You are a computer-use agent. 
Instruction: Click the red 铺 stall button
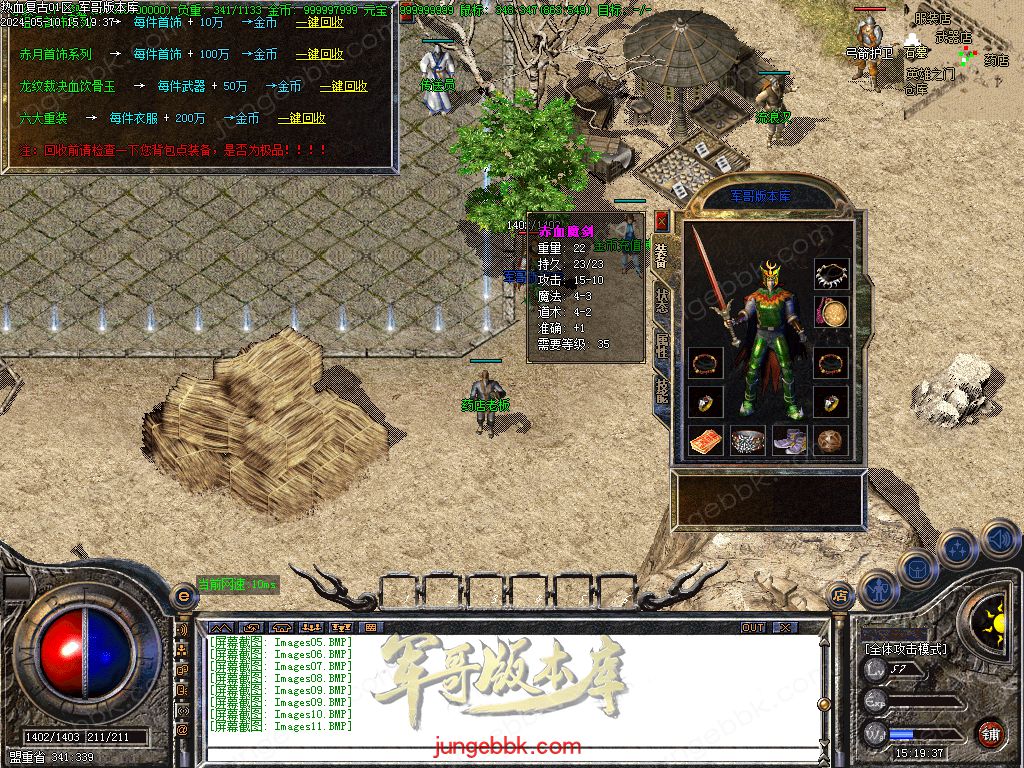click(x=990, y=733)
